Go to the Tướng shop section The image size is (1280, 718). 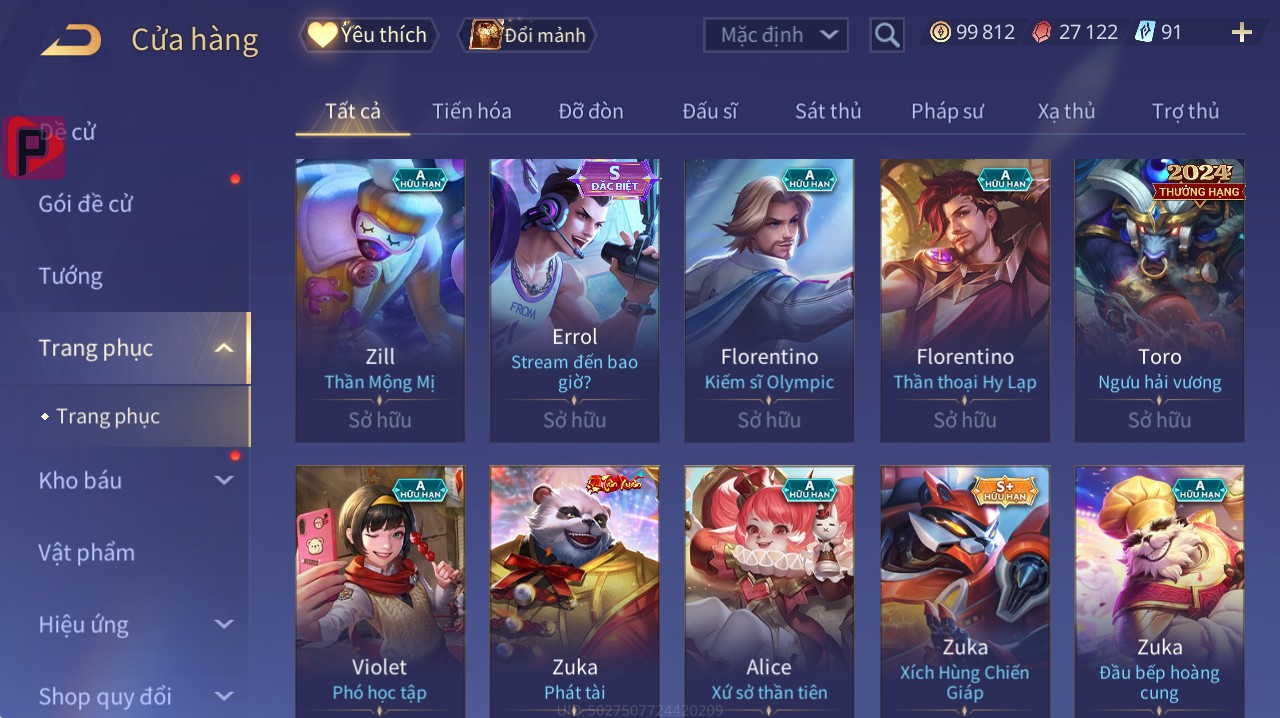pos(71,276)
